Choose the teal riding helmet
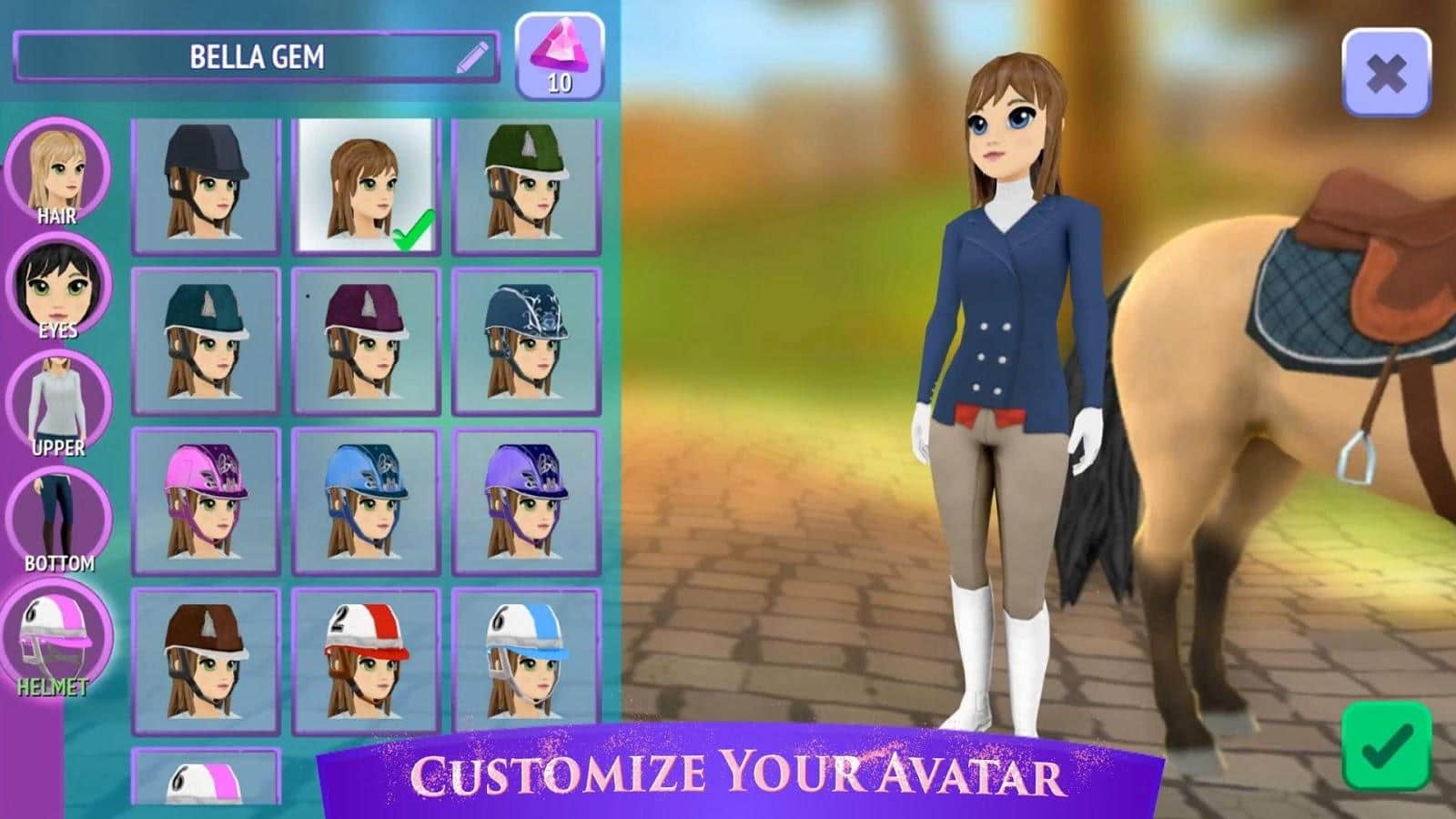 coord(206,341)
